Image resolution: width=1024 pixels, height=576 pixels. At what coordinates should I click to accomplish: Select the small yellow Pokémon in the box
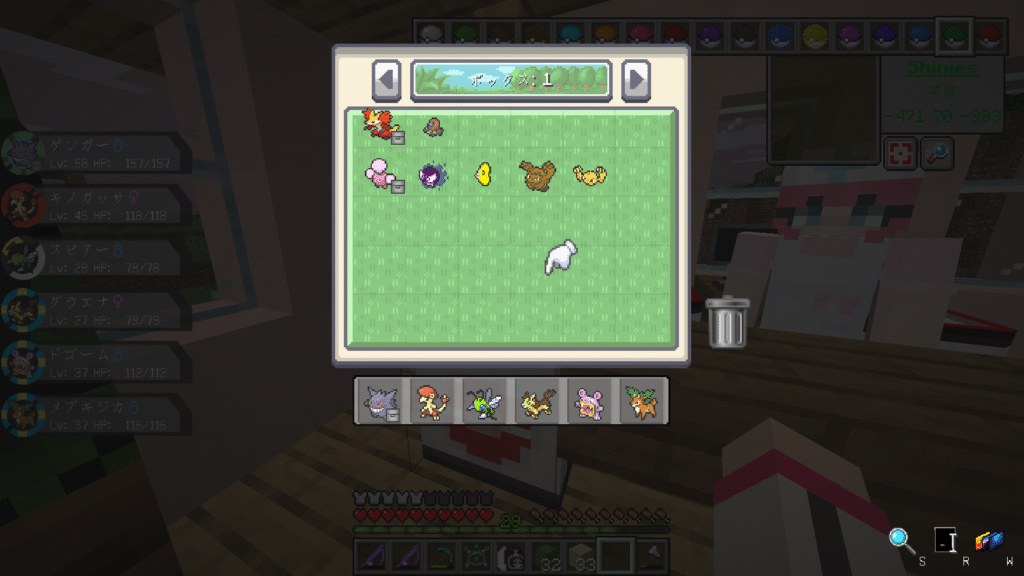(484, 175)
